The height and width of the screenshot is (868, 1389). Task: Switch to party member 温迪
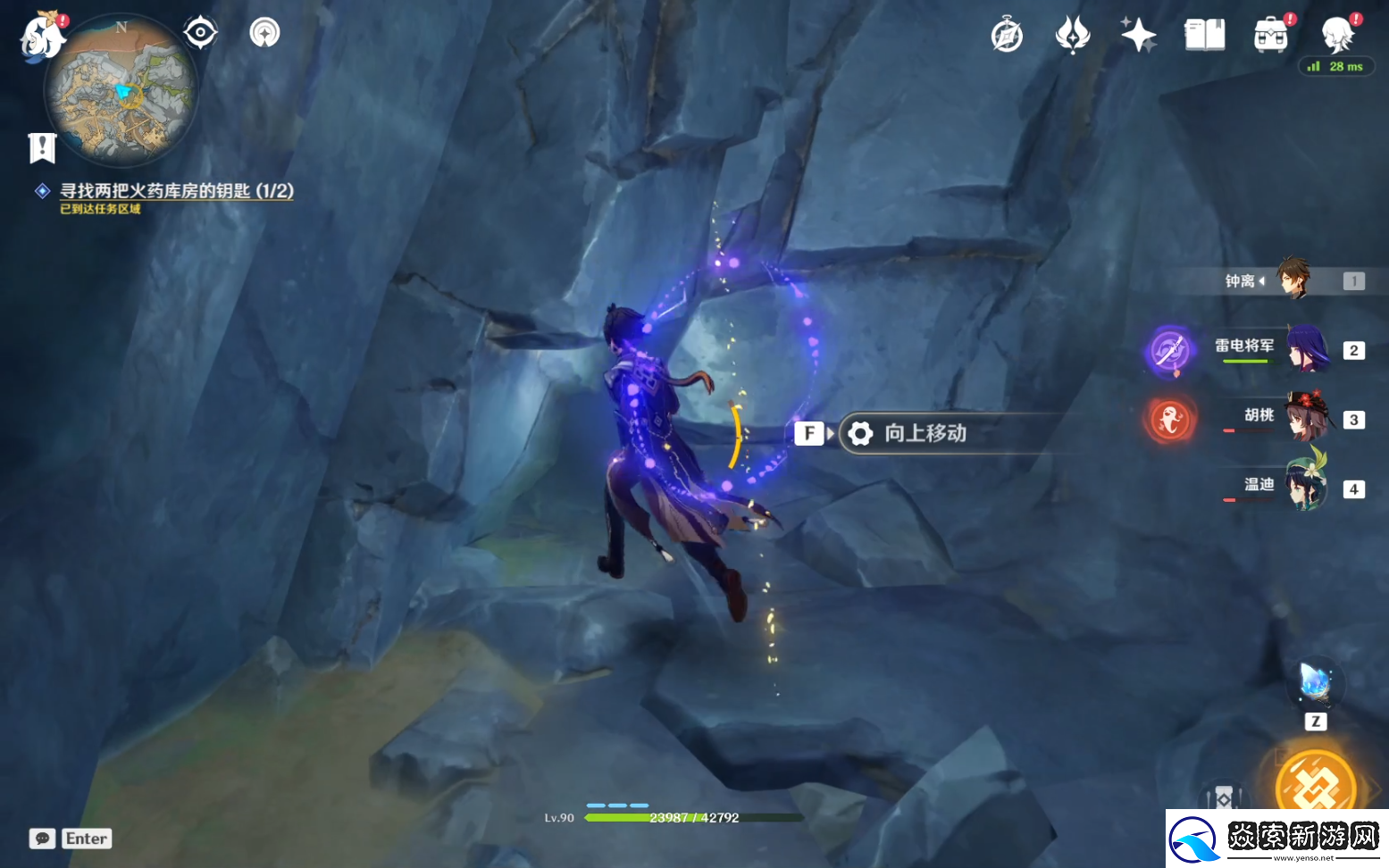[x=1306, y=487]
